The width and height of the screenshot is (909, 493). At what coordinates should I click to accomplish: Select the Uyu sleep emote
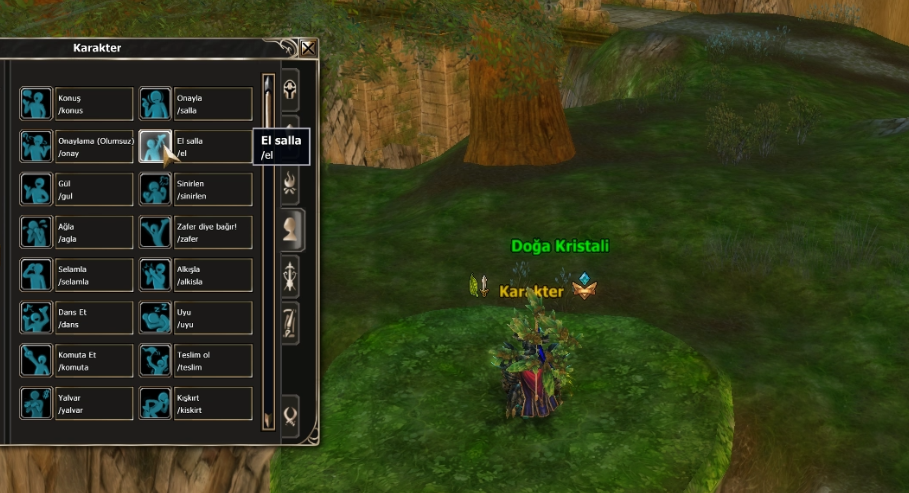pyautogui.click(x=155, y=318)
